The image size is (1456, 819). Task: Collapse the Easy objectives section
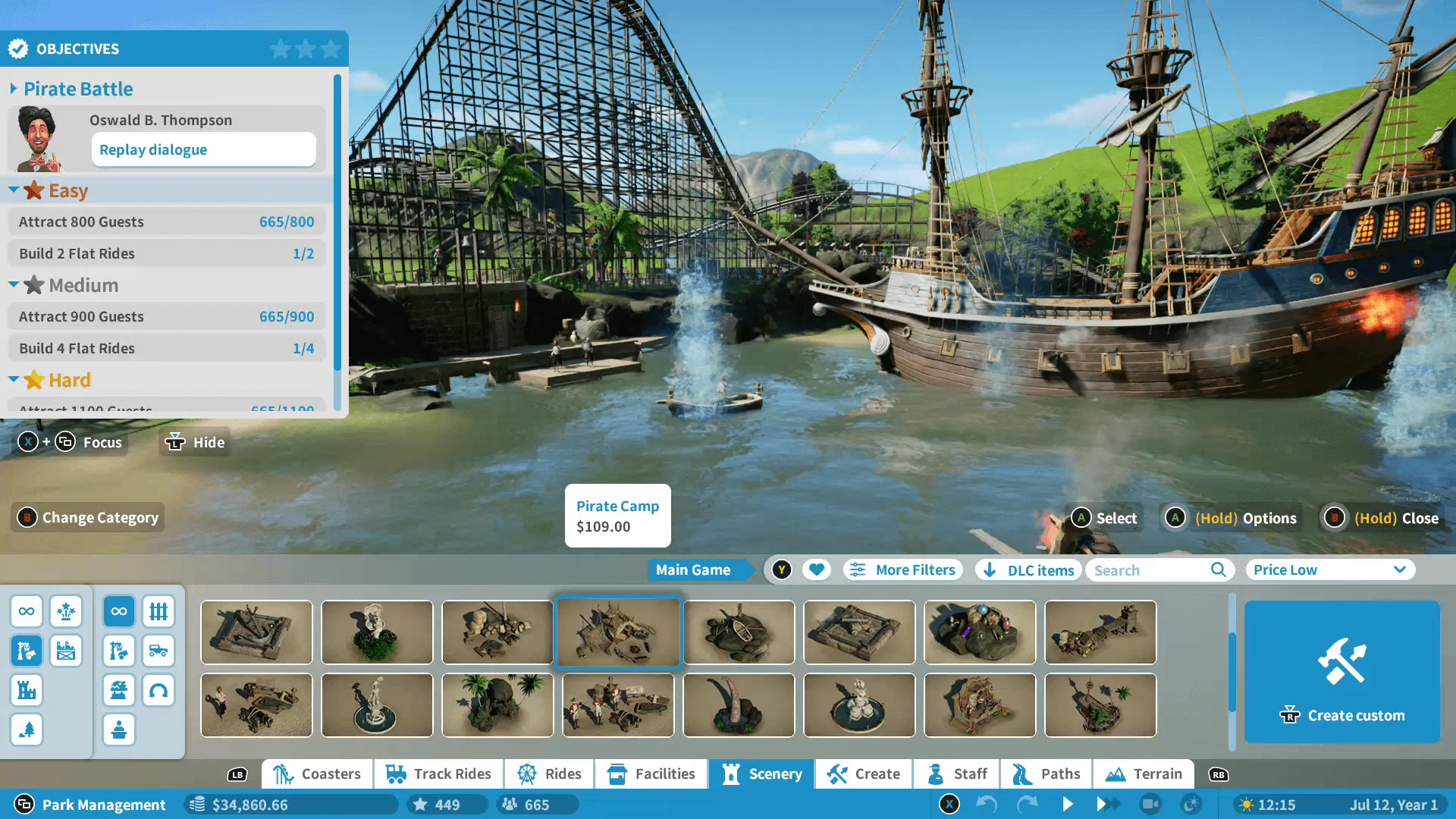click(x=14, y=190)
